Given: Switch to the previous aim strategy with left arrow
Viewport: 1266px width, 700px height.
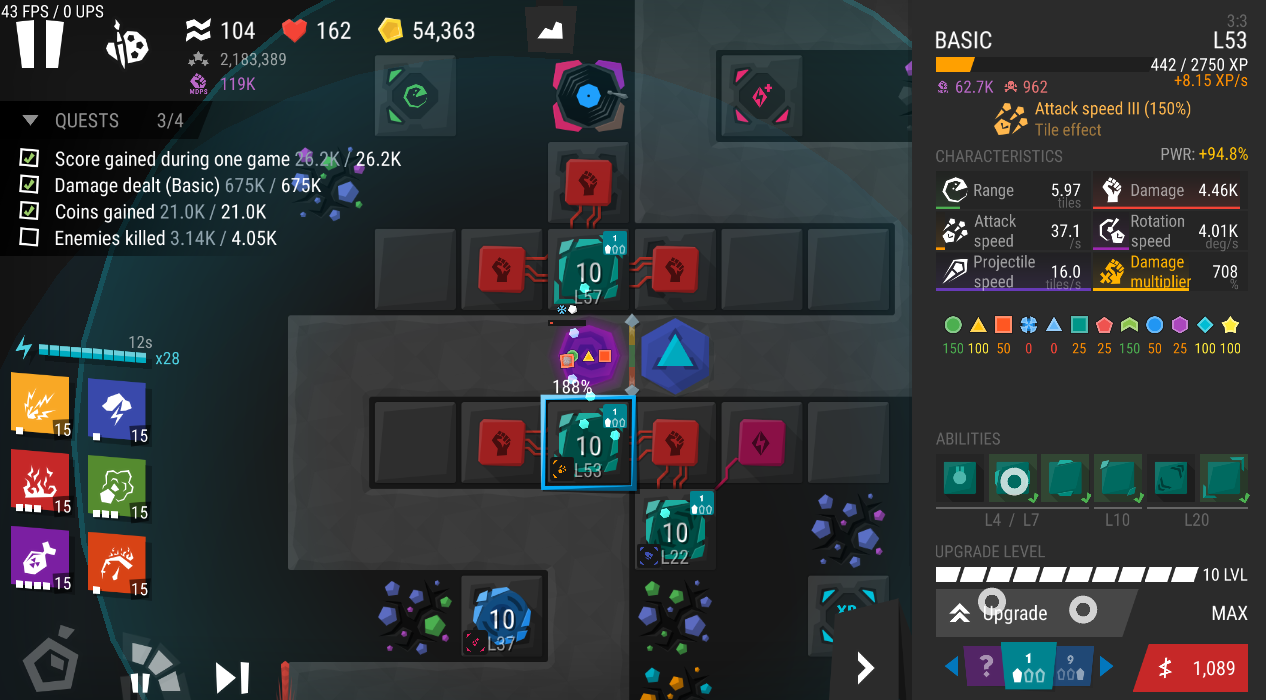Looking at the screenshot, I should (x=951, y=666).
